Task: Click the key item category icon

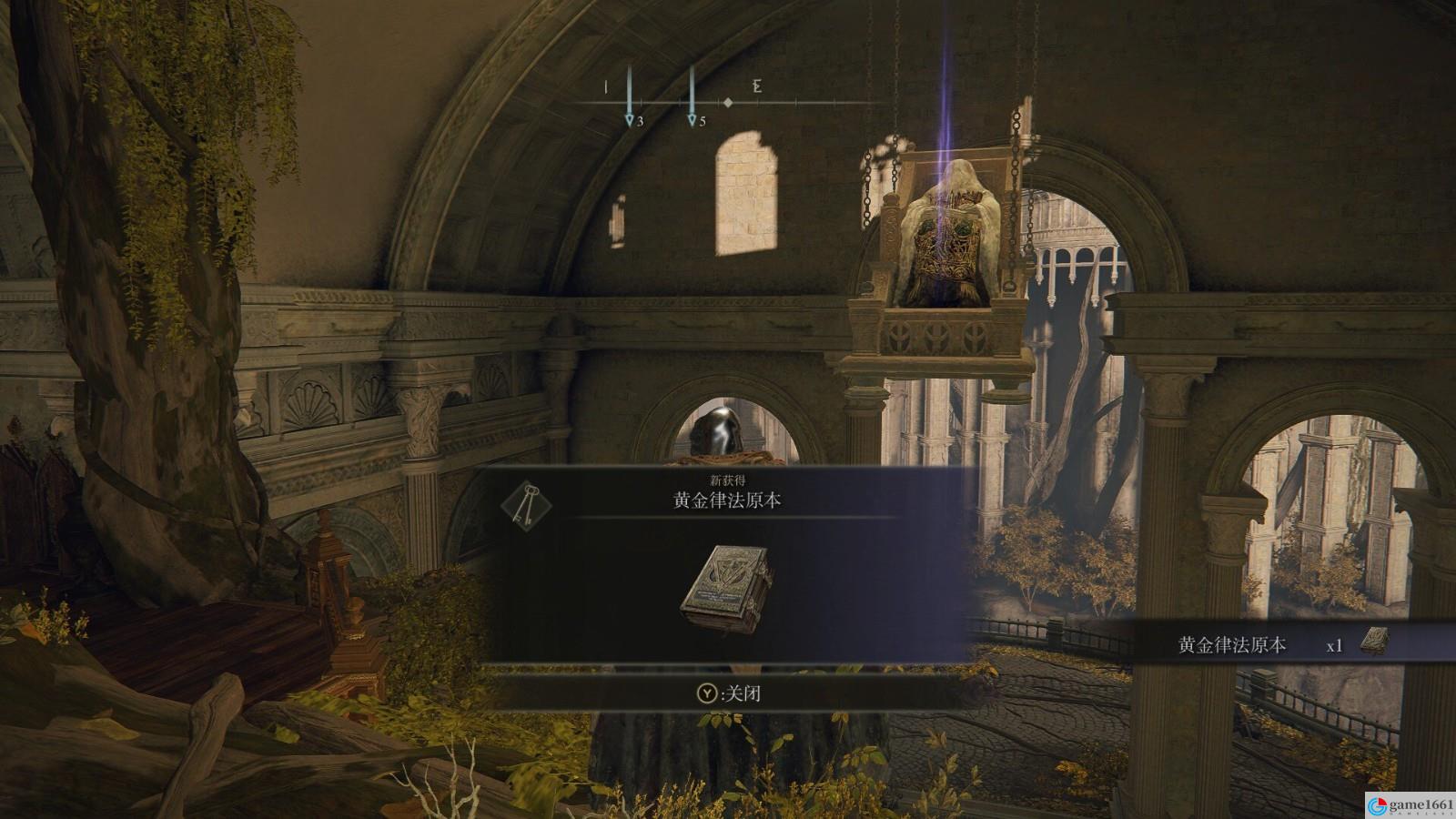Action: (526, 501)
